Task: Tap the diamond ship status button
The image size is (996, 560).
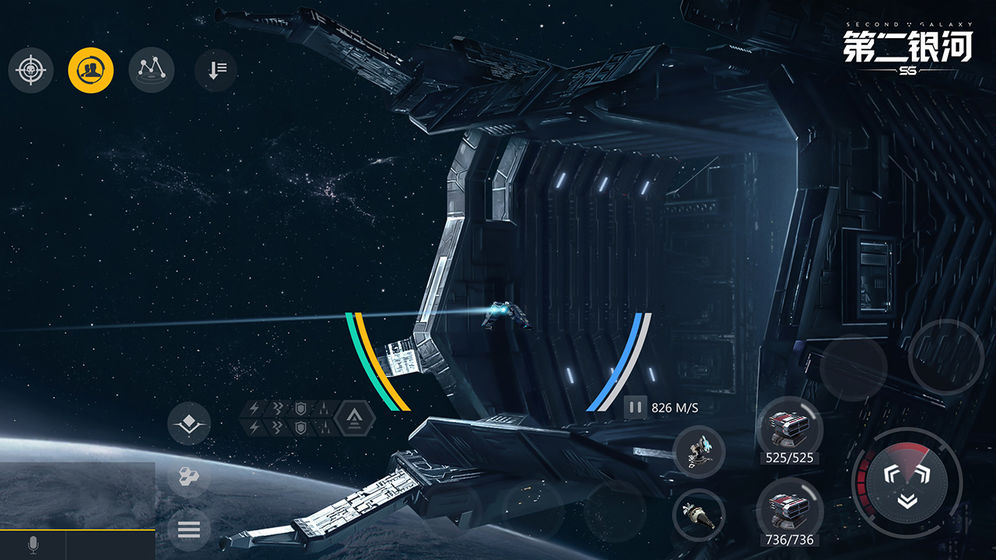Action: coord(189,425)
